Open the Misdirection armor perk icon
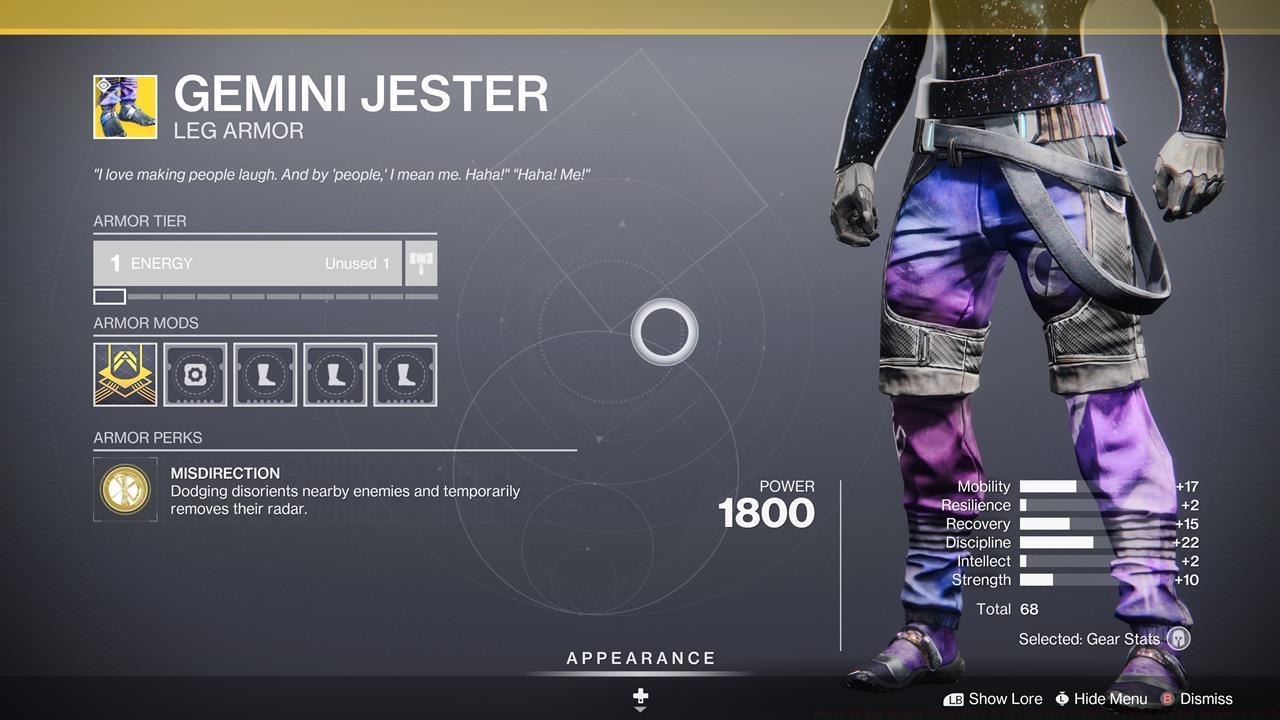 (x=124, y=489)
